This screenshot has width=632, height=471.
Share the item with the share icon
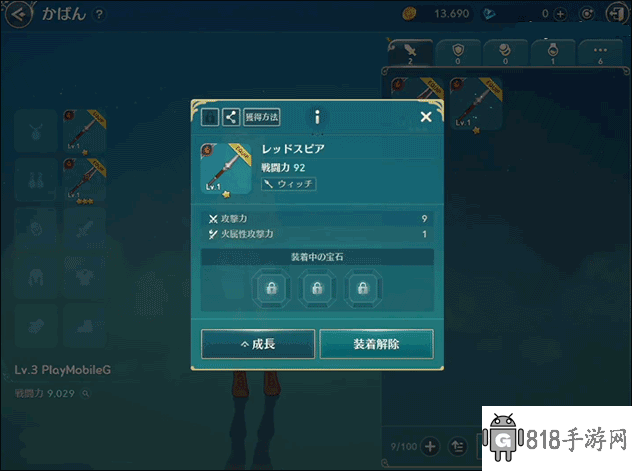pyautogui.click(x=231, y=117)
